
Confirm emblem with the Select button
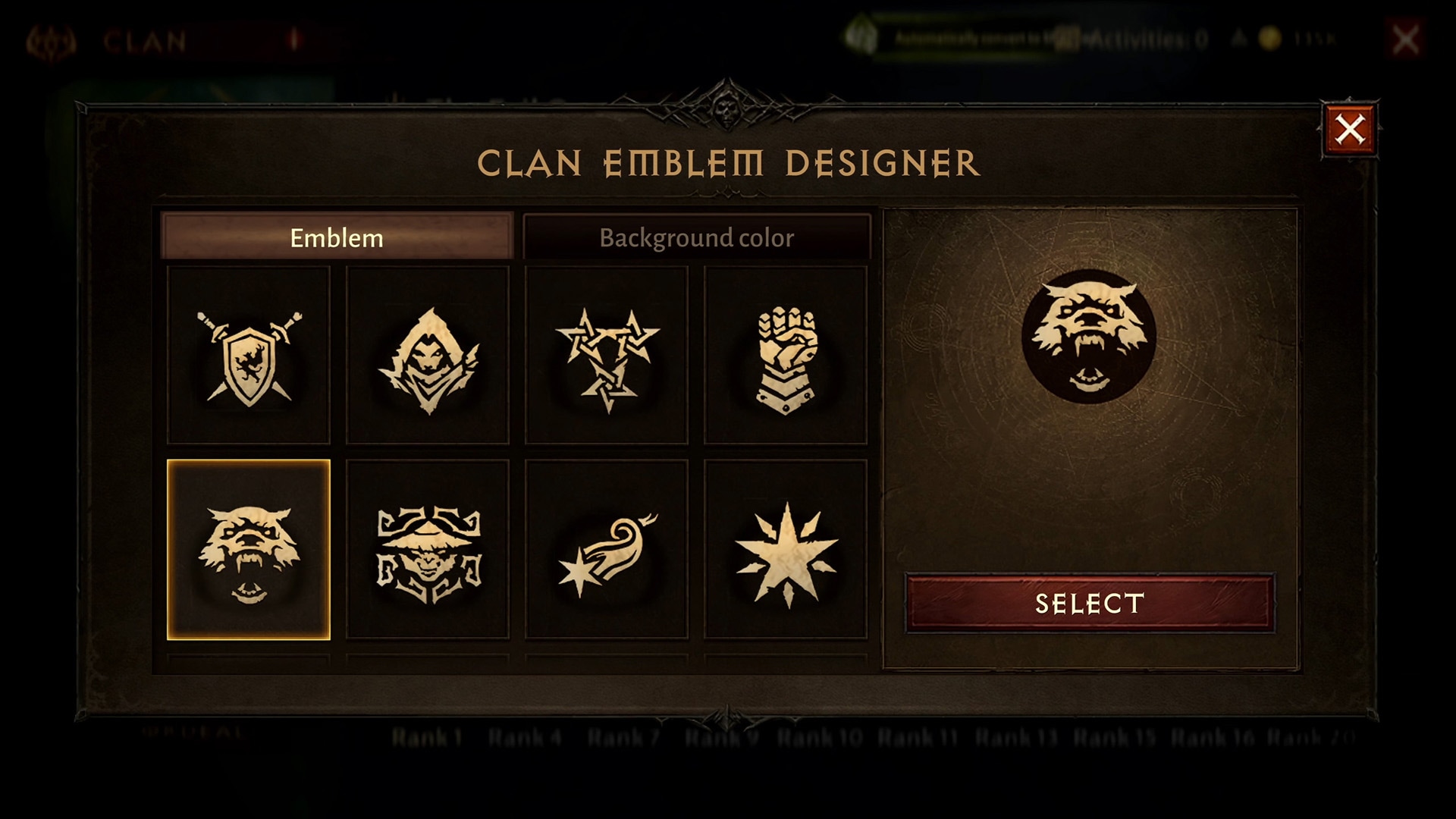(x=1090, y=604)
